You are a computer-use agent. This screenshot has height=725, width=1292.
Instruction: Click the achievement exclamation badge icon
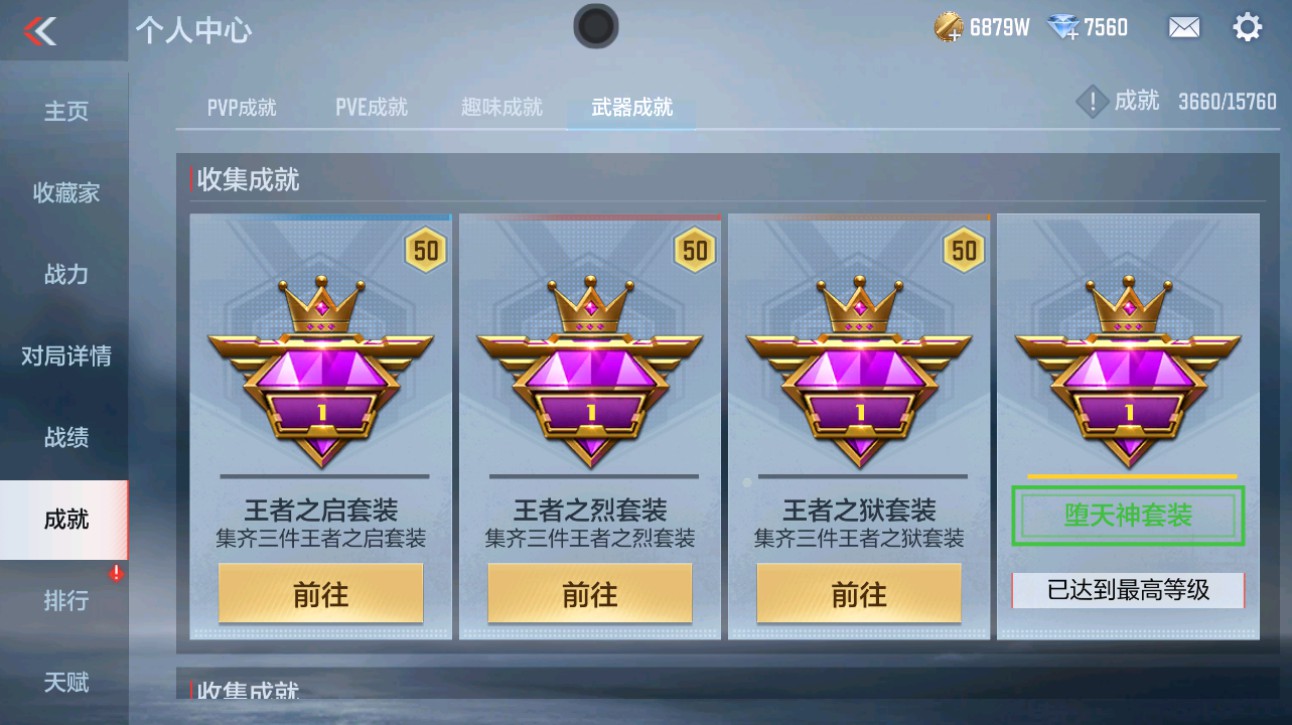click(x=1092, y=102)
